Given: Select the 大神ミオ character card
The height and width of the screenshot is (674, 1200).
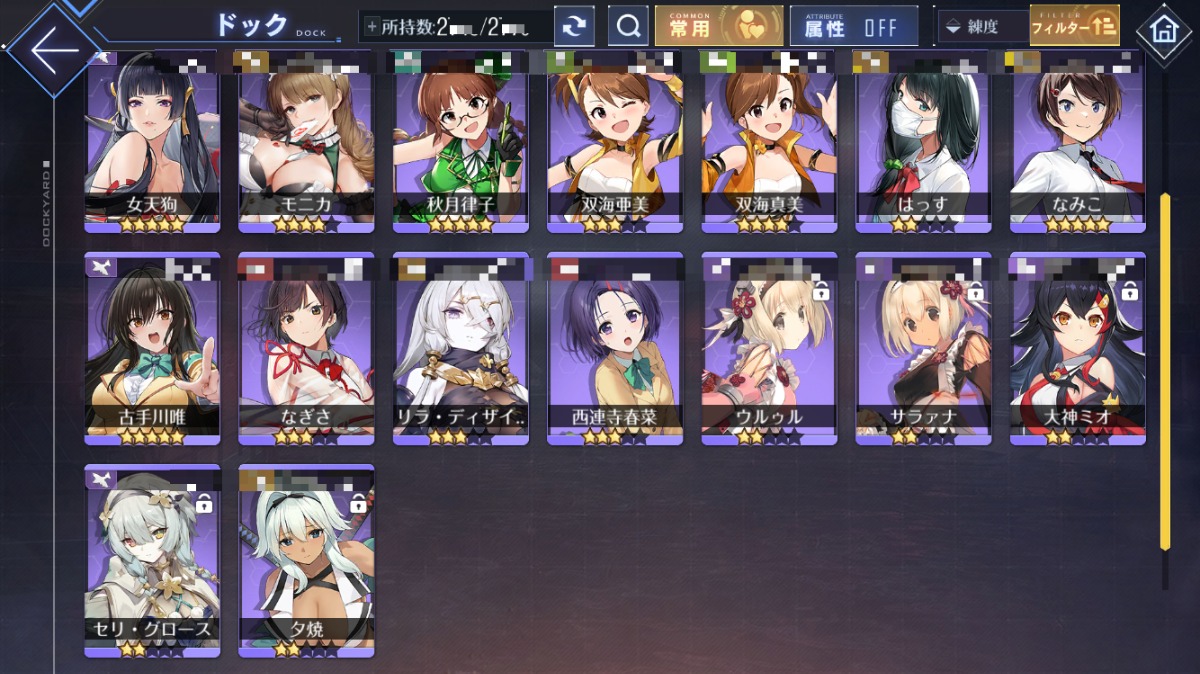Looking at the screenshot, I should point(1077,348).
